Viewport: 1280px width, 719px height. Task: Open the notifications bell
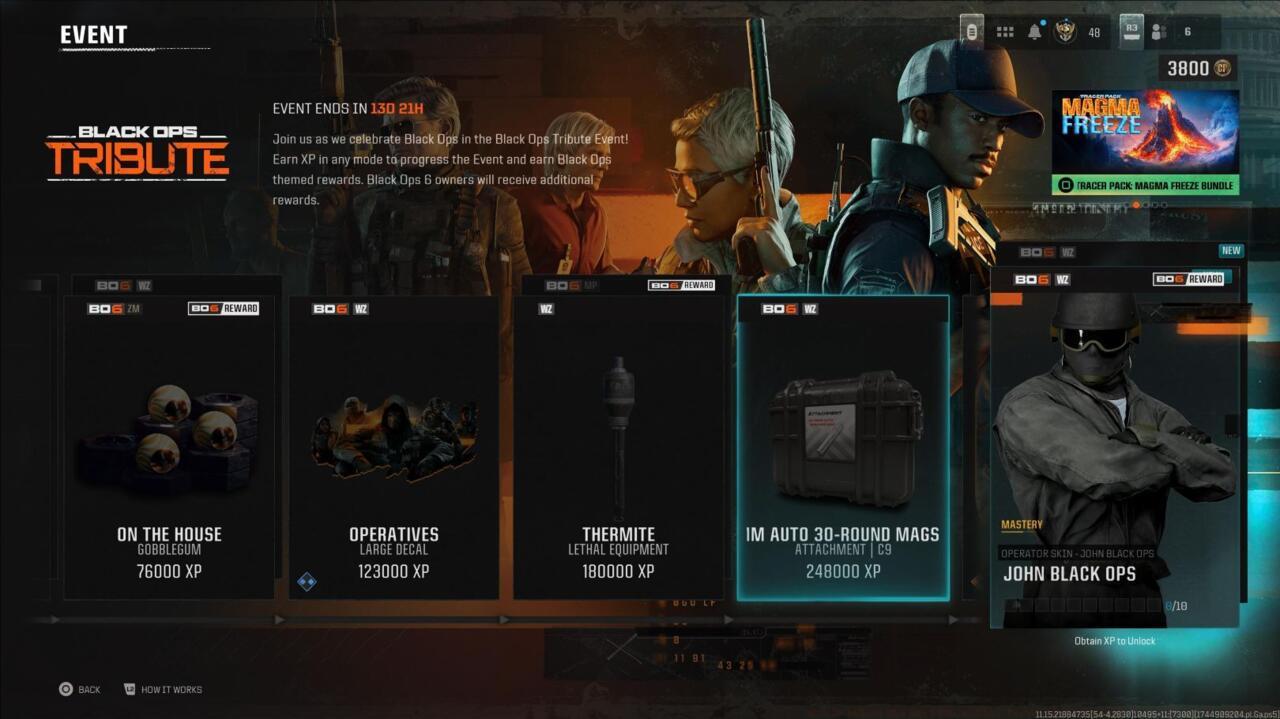coord(1035,32)
